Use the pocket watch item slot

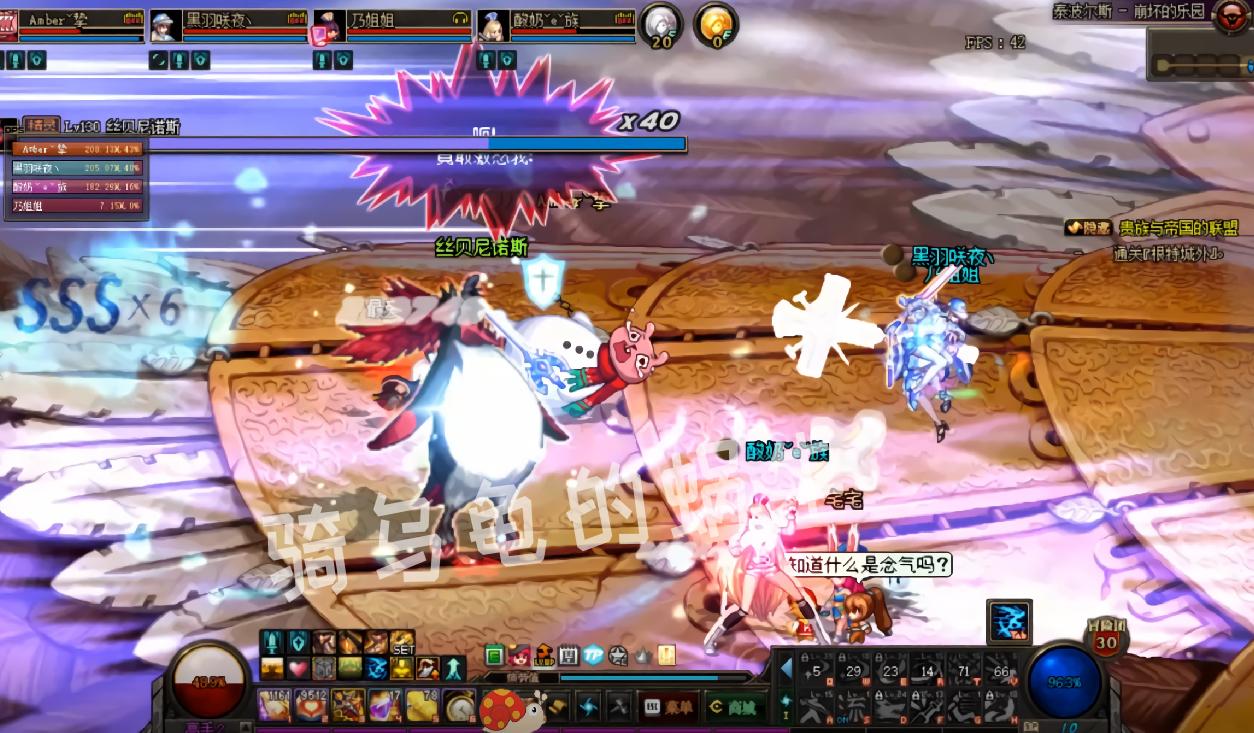click(458, 705)
